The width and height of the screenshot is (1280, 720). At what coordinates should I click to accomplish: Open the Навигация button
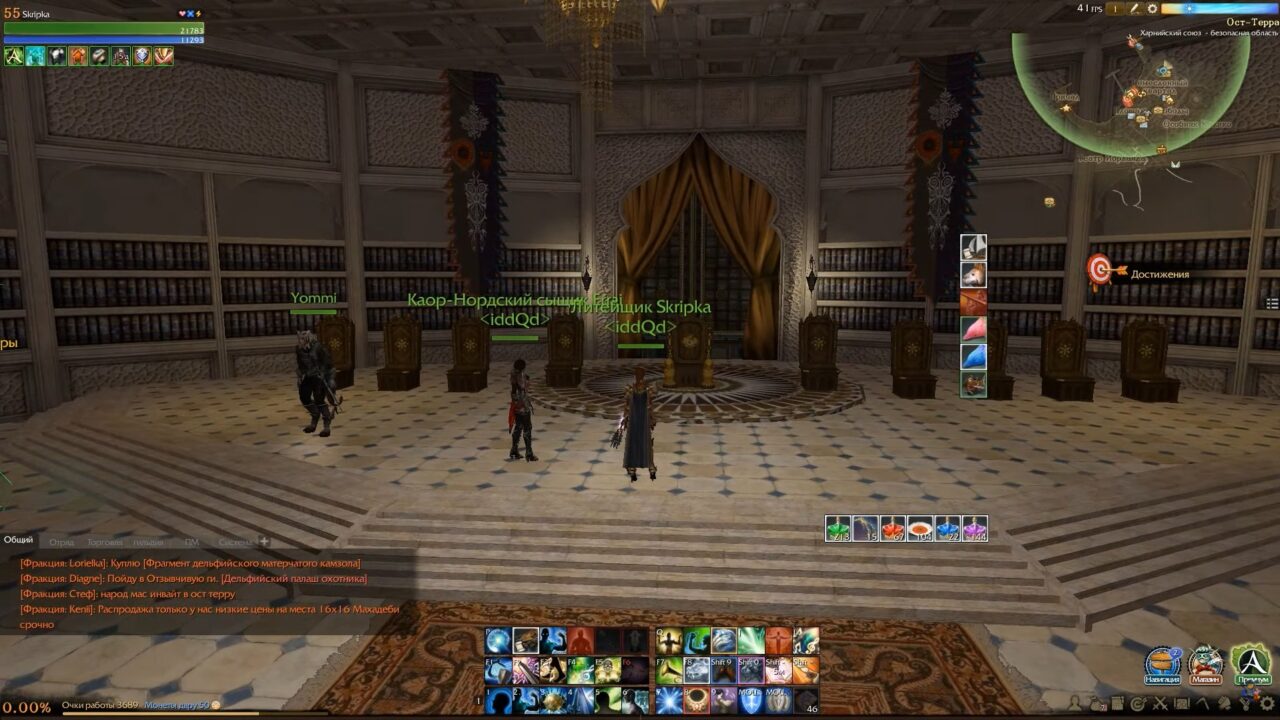click(x=1162, y=664)
